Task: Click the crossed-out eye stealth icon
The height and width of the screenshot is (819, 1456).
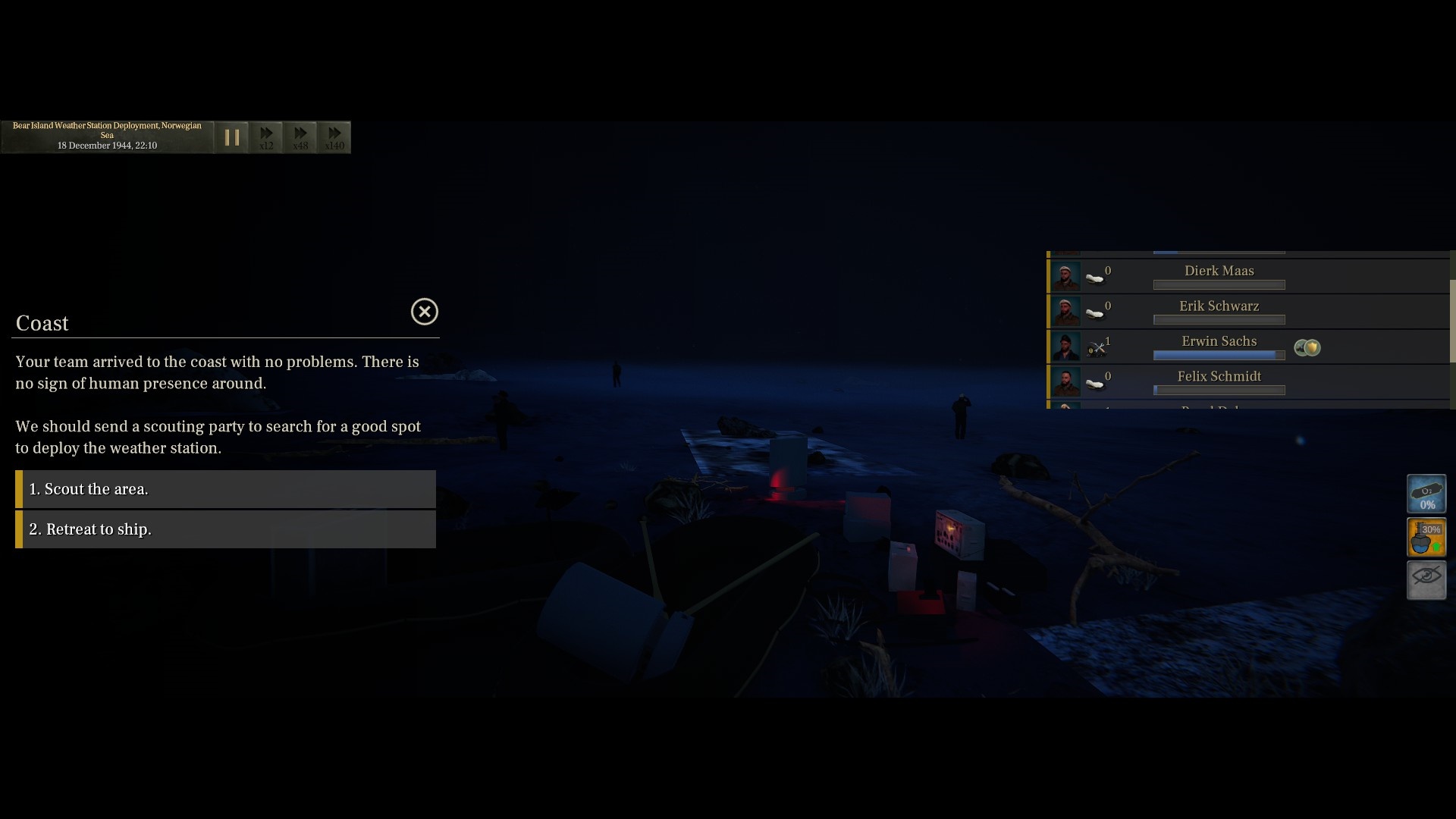Action: pyautogui.click(x=1426, y=580)
